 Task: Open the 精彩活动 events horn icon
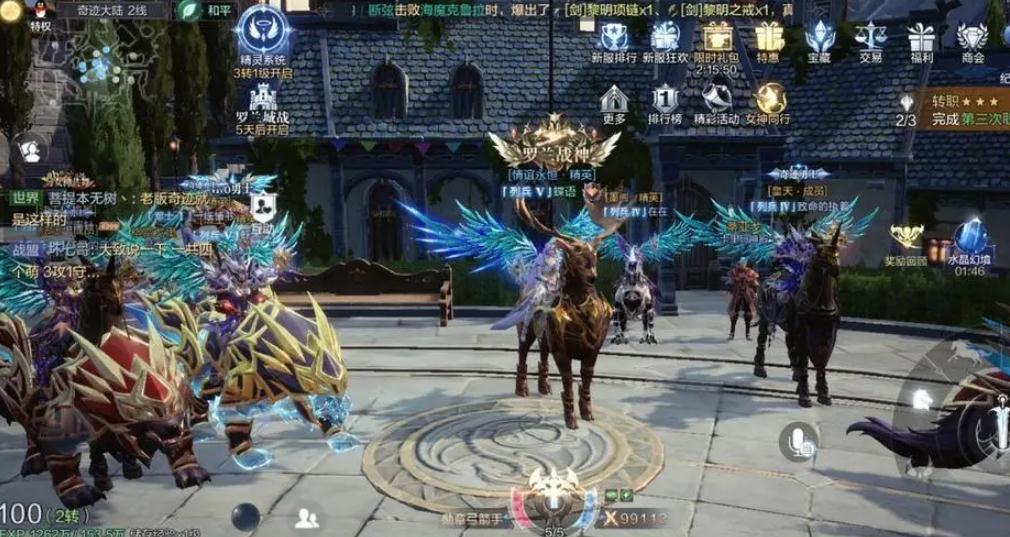[x=715, y=100]
